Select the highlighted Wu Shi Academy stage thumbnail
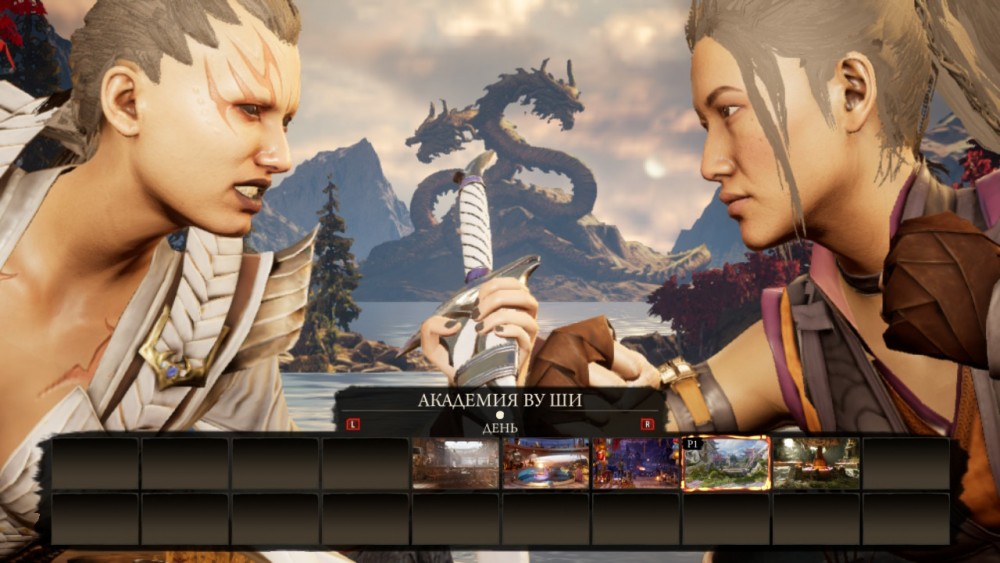 pyautogui.click(x=726, y=463)
